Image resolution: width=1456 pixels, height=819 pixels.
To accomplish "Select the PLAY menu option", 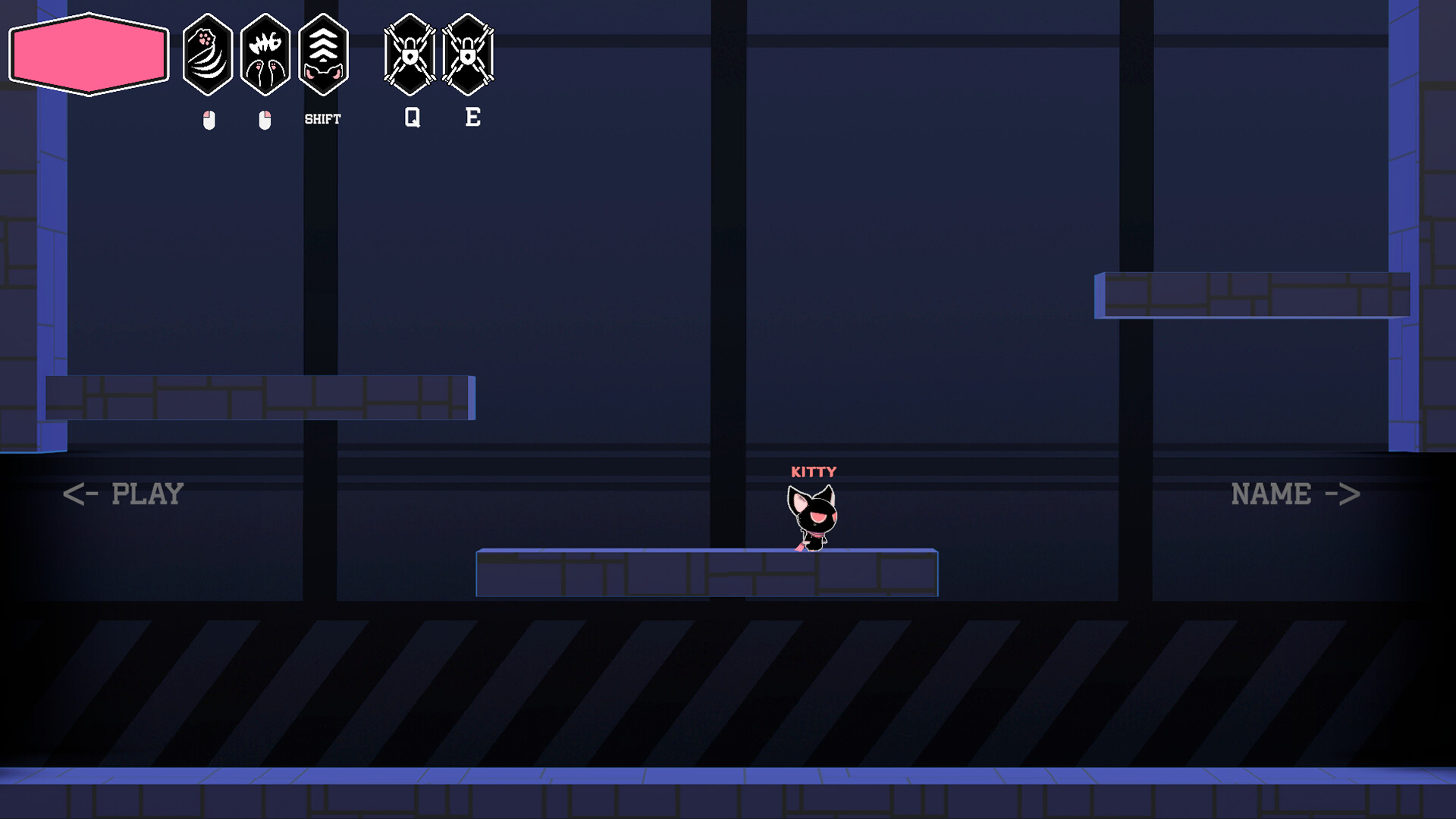I will click(x=148, y=494).
